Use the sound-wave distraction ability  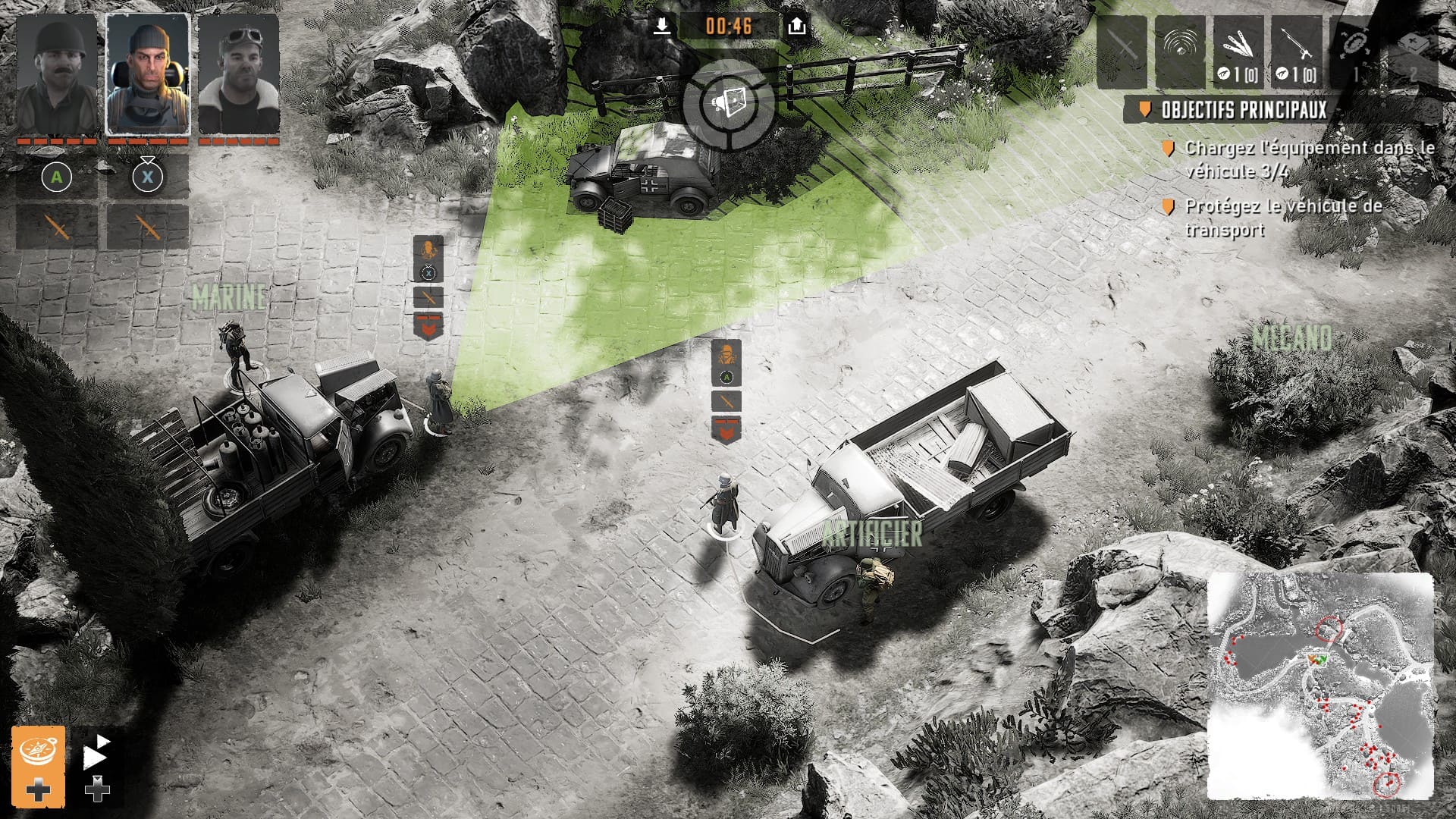click(x=1180, y=52)
